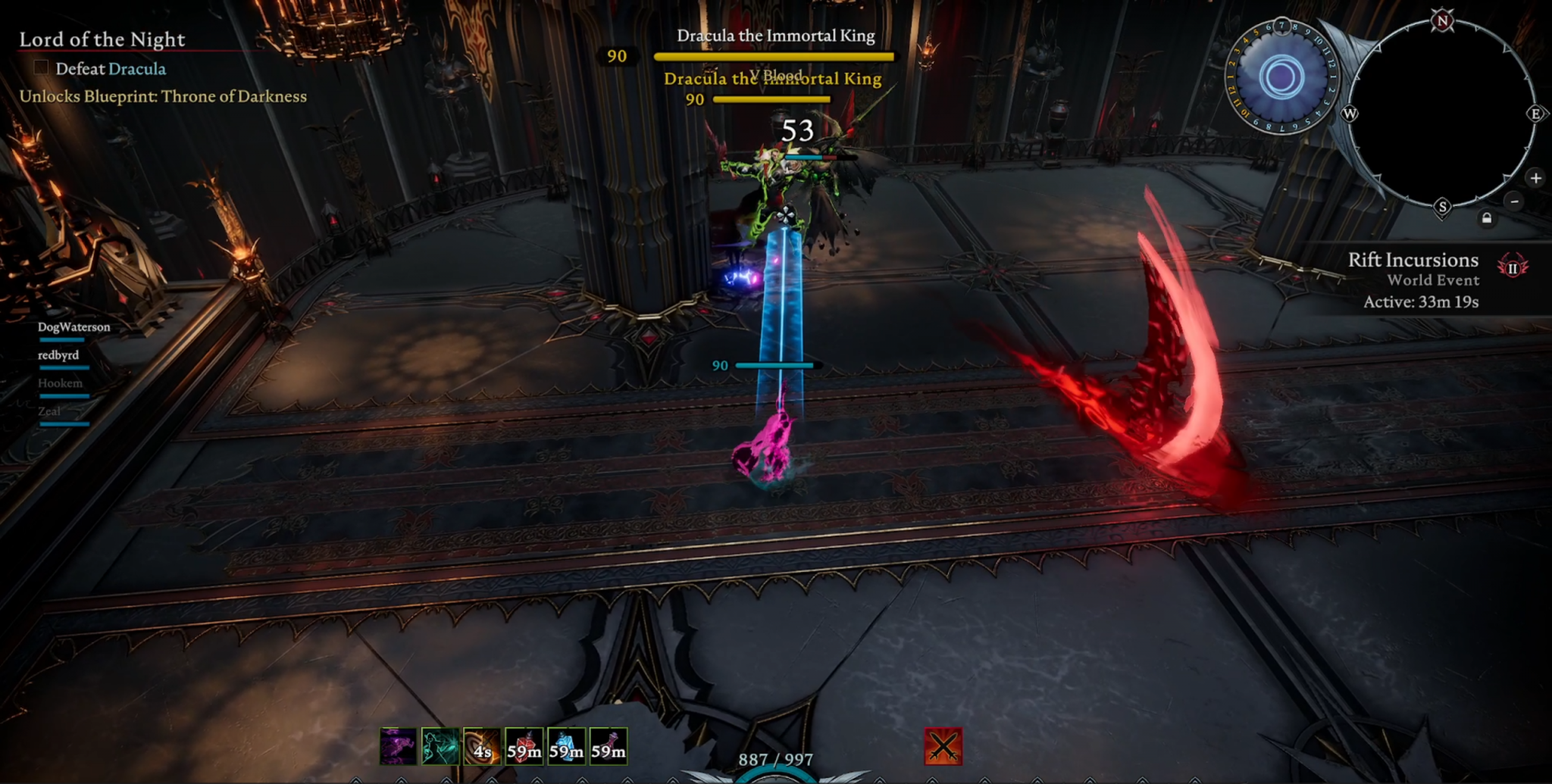The height and width of the screenshot is (784, 1552).
Task: Inspect the sword target buff with 4s timer
Action: point(482,746)
